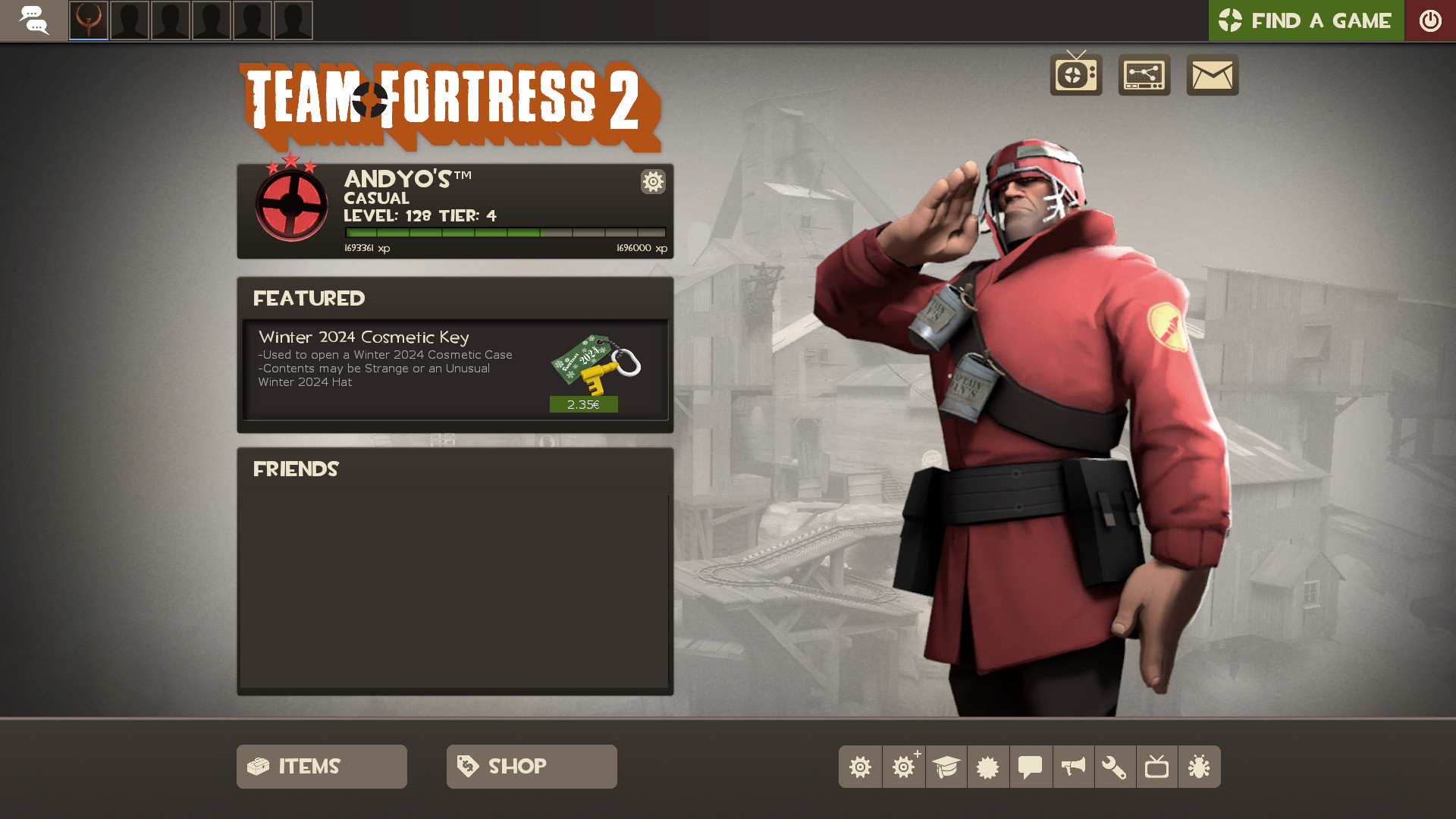Click the XP progress bar
This screenshot has height=819, width=1456.
pos(503,231)
